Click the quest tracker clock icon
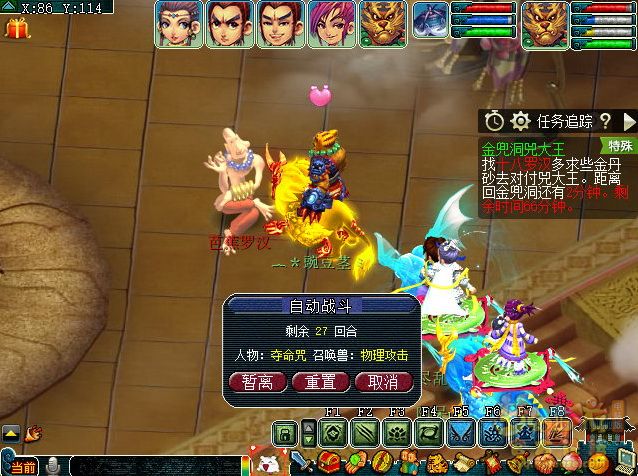This screenshot has width=638, height=476. pos(494,121)
